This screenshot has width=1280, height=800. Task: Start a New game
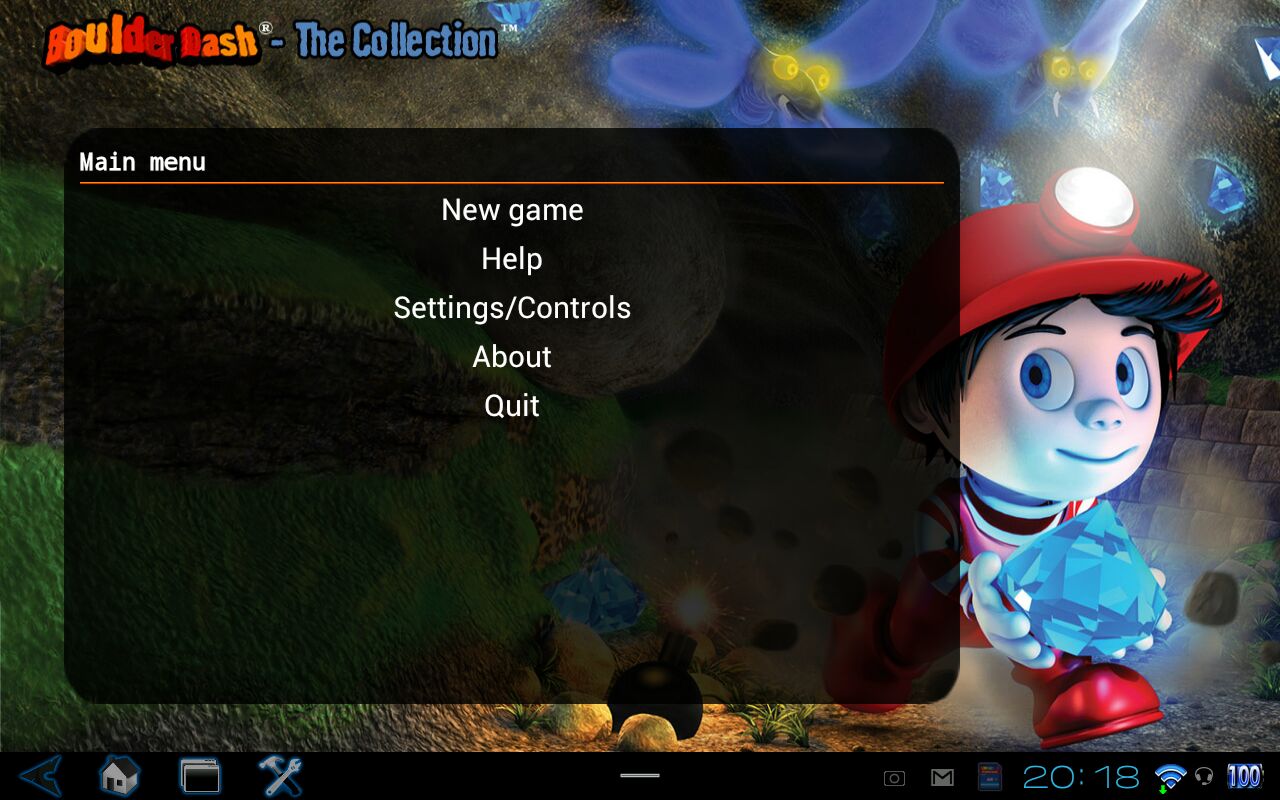pos(512,210)
